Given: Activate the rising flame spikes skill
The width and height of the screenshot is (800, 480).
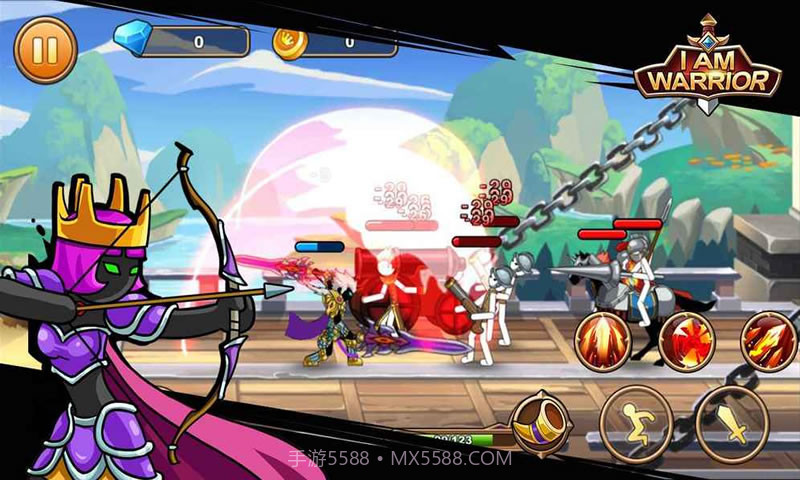Looking at the screenshot, I should (604, 340).
